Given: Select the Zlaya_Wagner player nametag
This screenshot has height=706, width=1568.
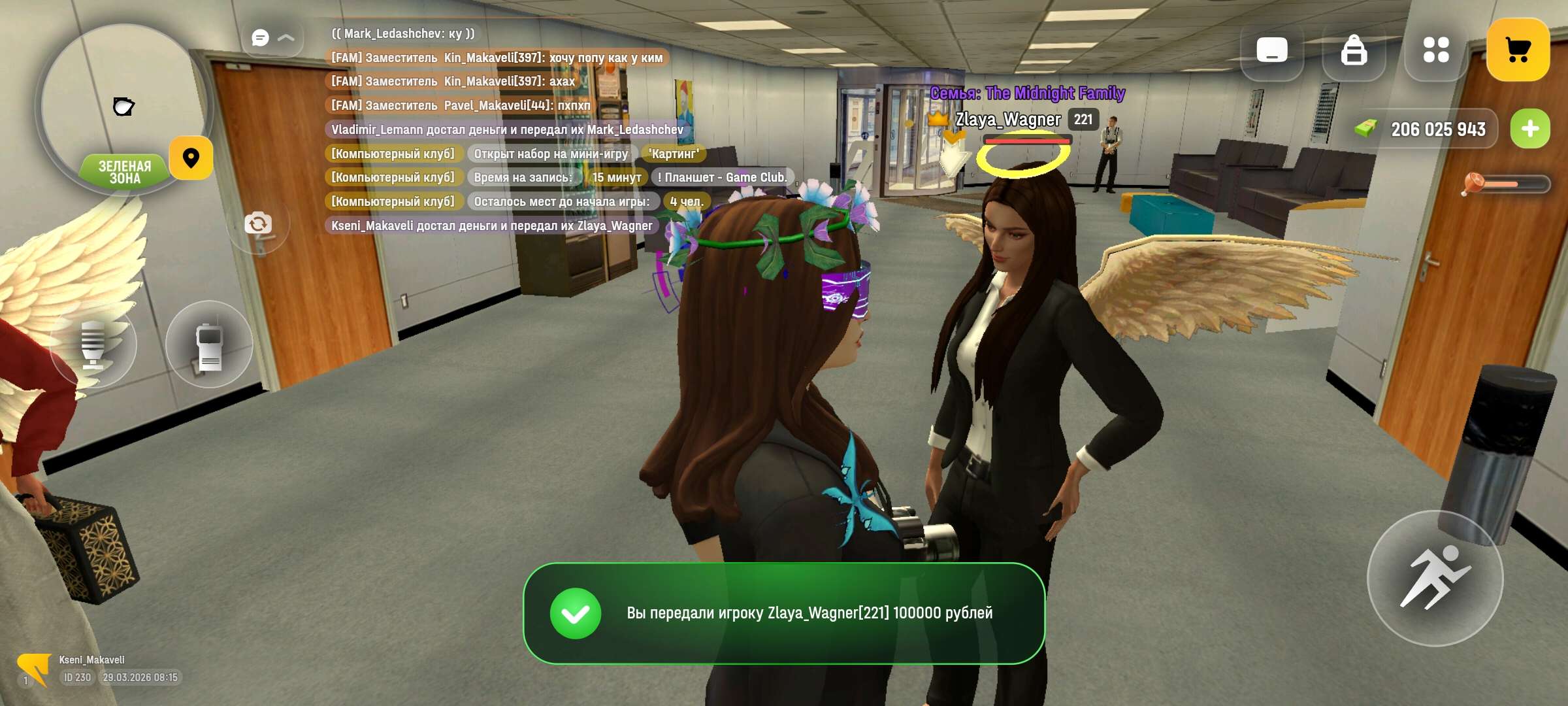Looking at the screenshot, I should 1007,120.
